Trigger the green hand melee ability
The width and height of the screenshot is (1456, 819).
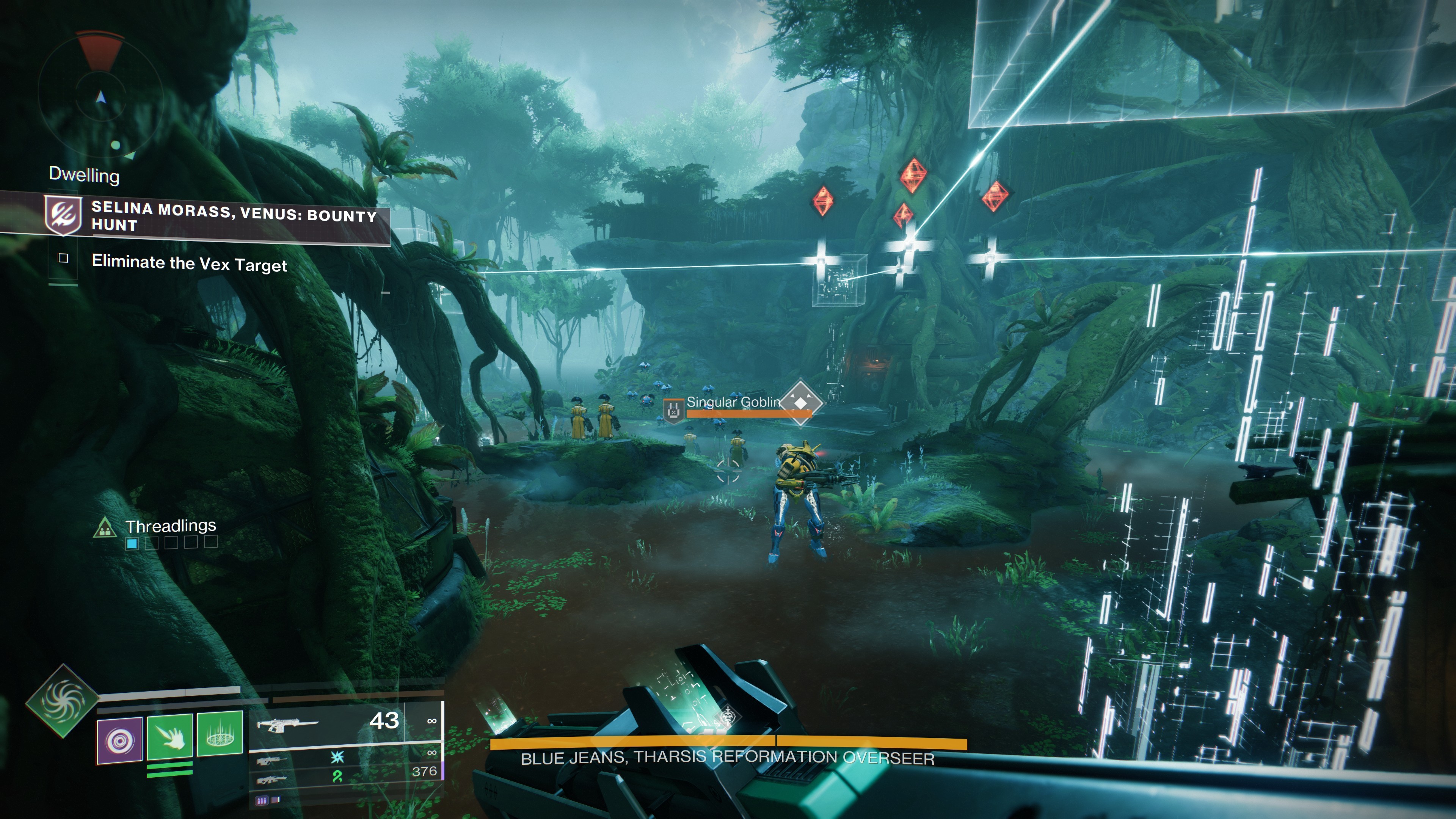(x=169, y=736)
